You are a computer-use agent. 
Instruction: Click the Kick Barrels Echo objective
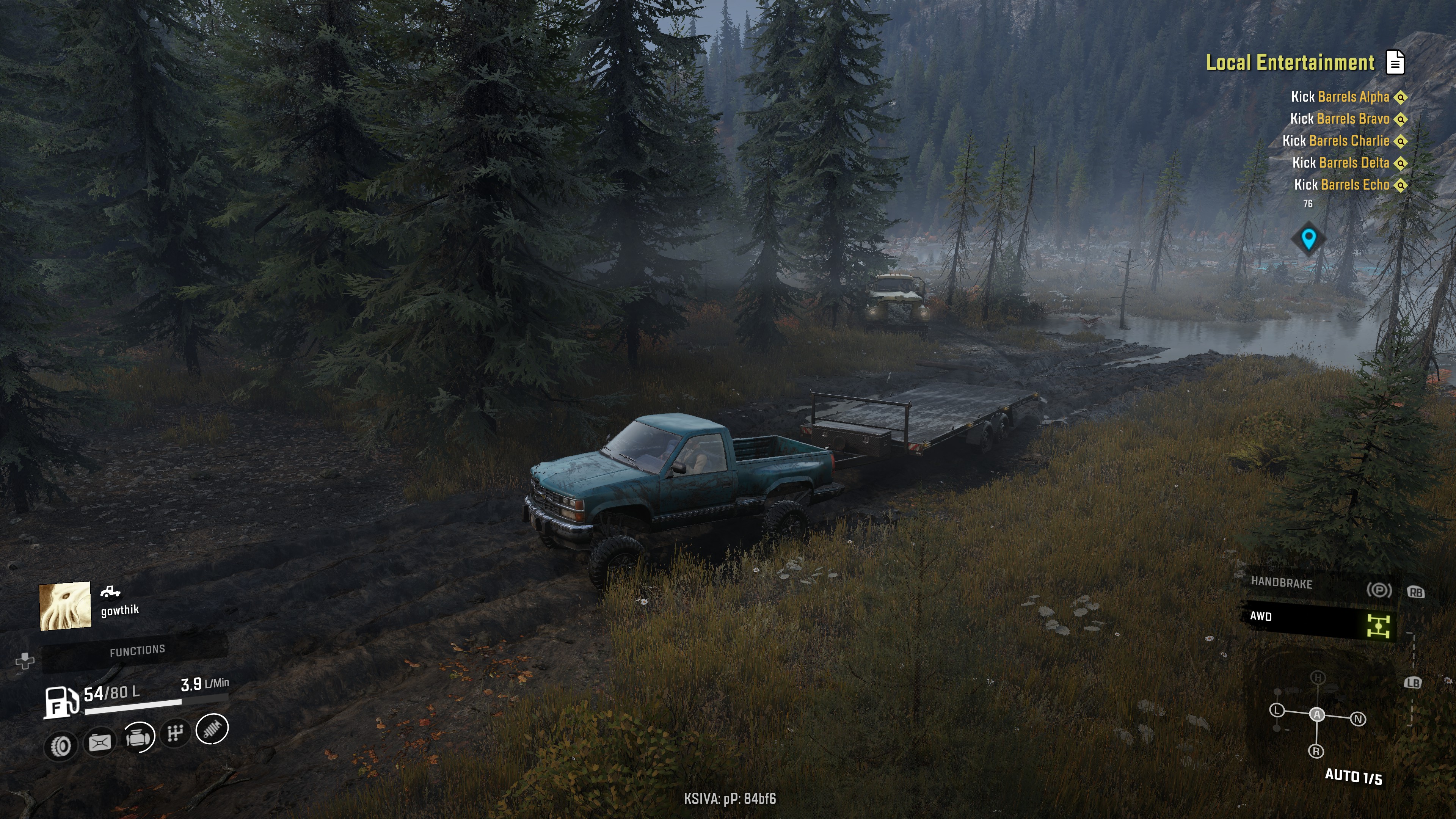(1341, 185)
